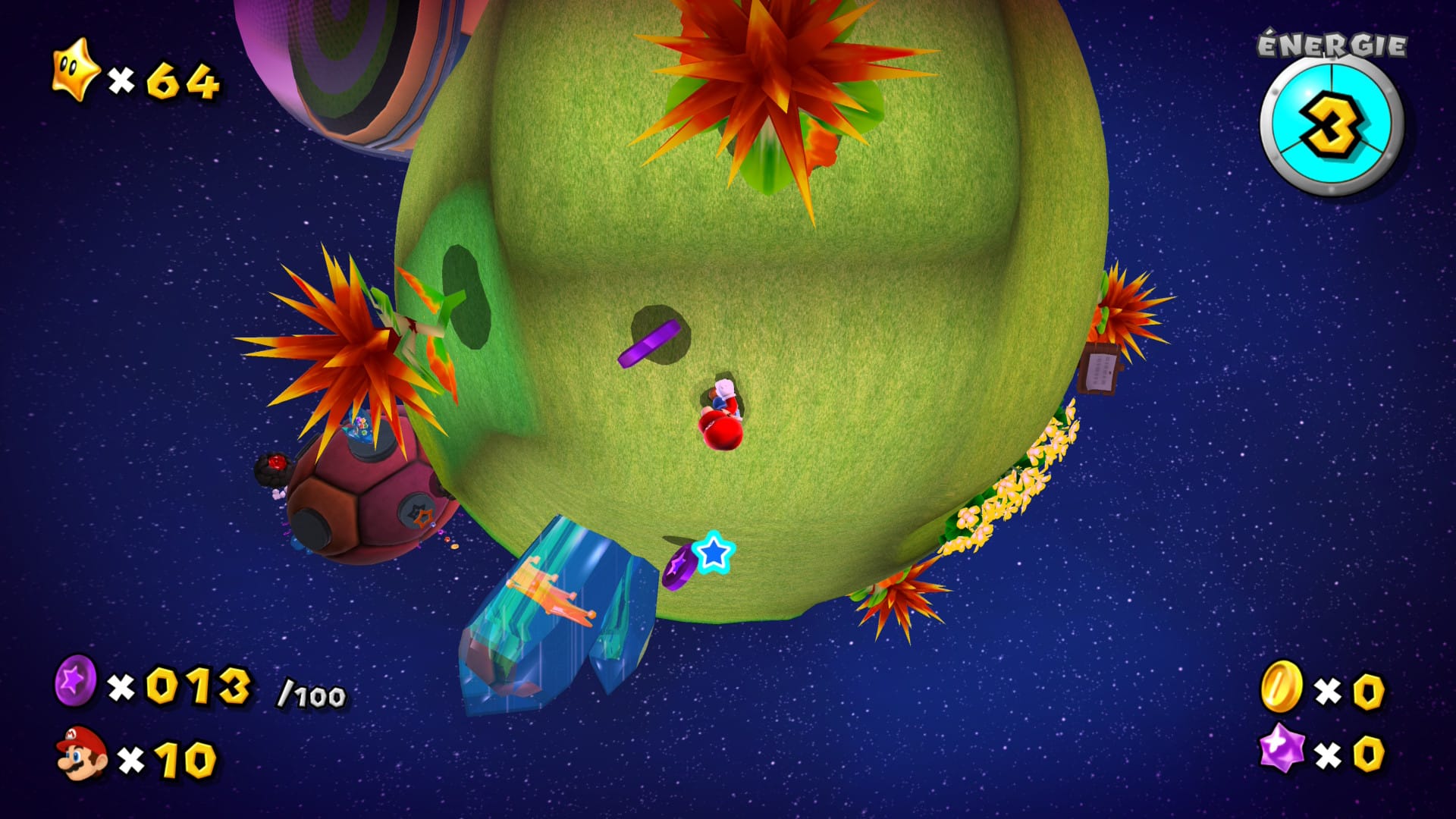Click the yellow Power Star icon

(x=75, y=71)
